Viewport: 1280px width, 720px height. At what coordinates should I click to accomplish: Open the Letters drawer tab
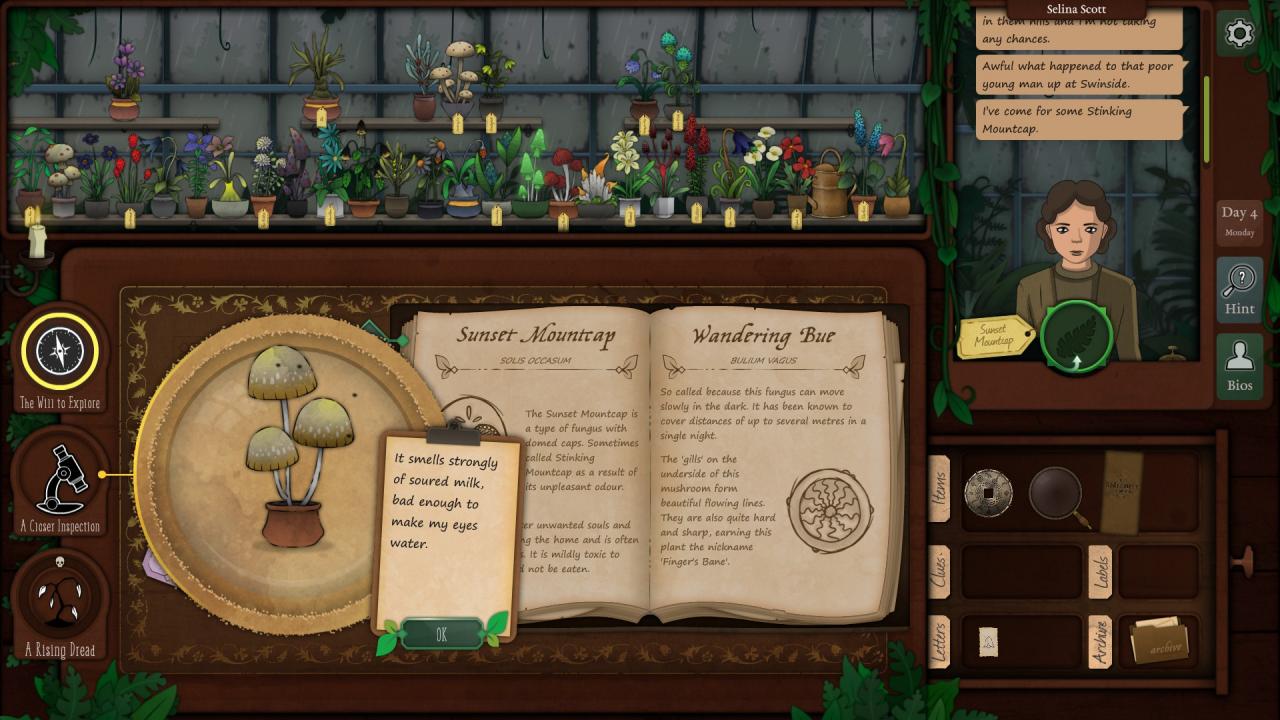[940, 641]
